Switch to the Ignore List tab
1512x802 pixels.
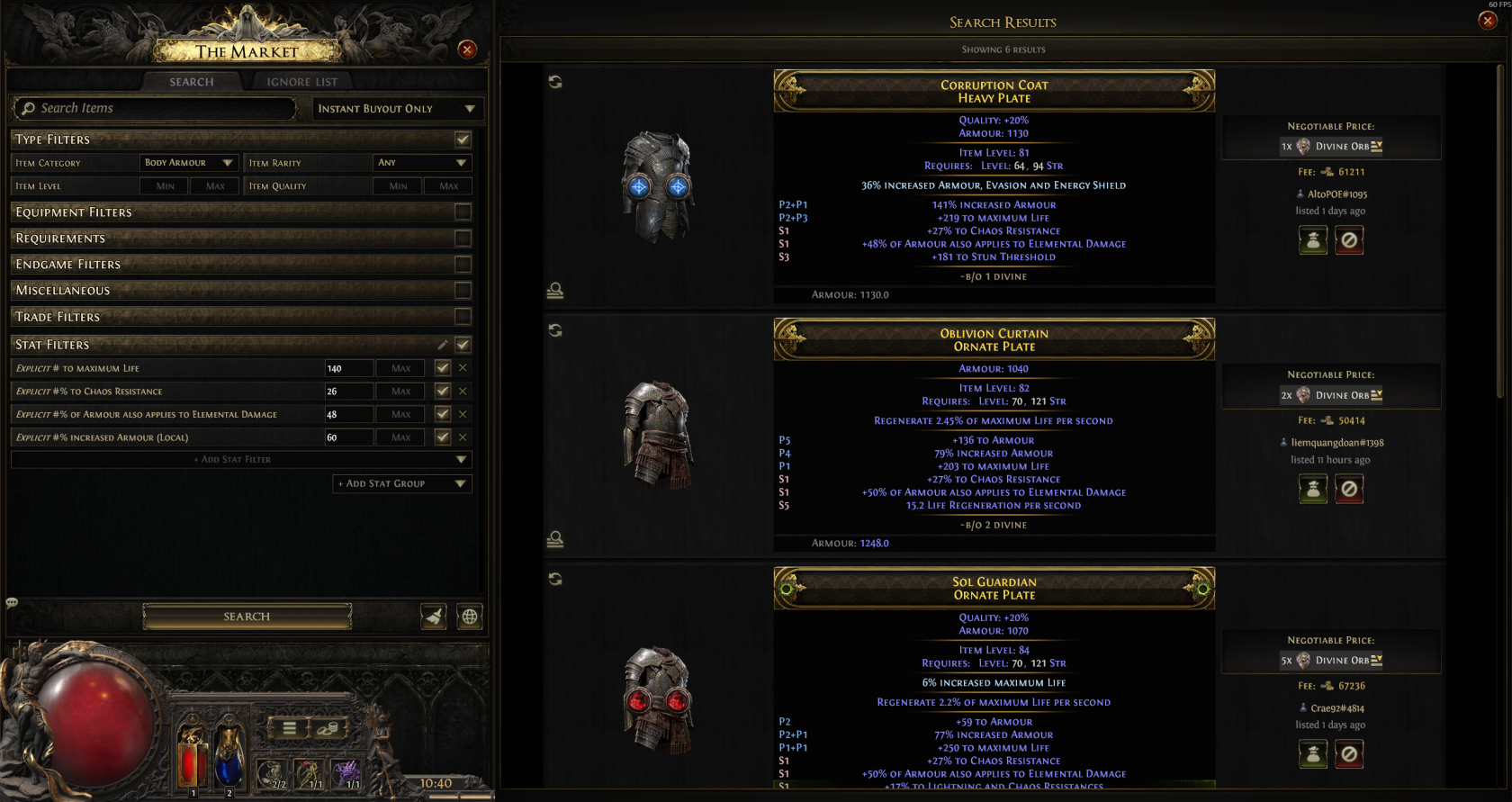click(301, 82)
